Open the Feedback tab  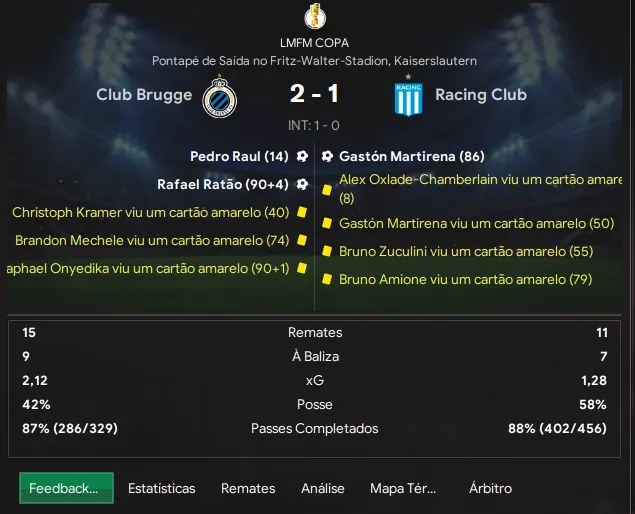(66, 488)
